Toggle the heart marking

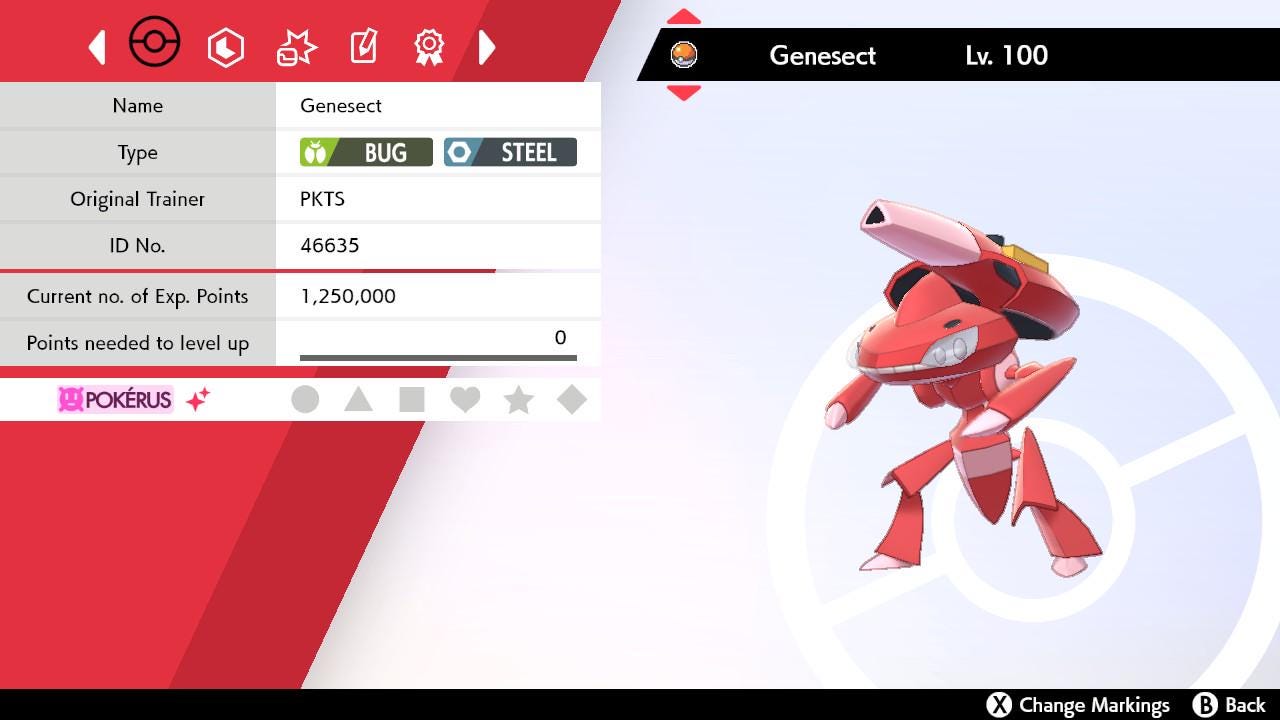[465, 400]
